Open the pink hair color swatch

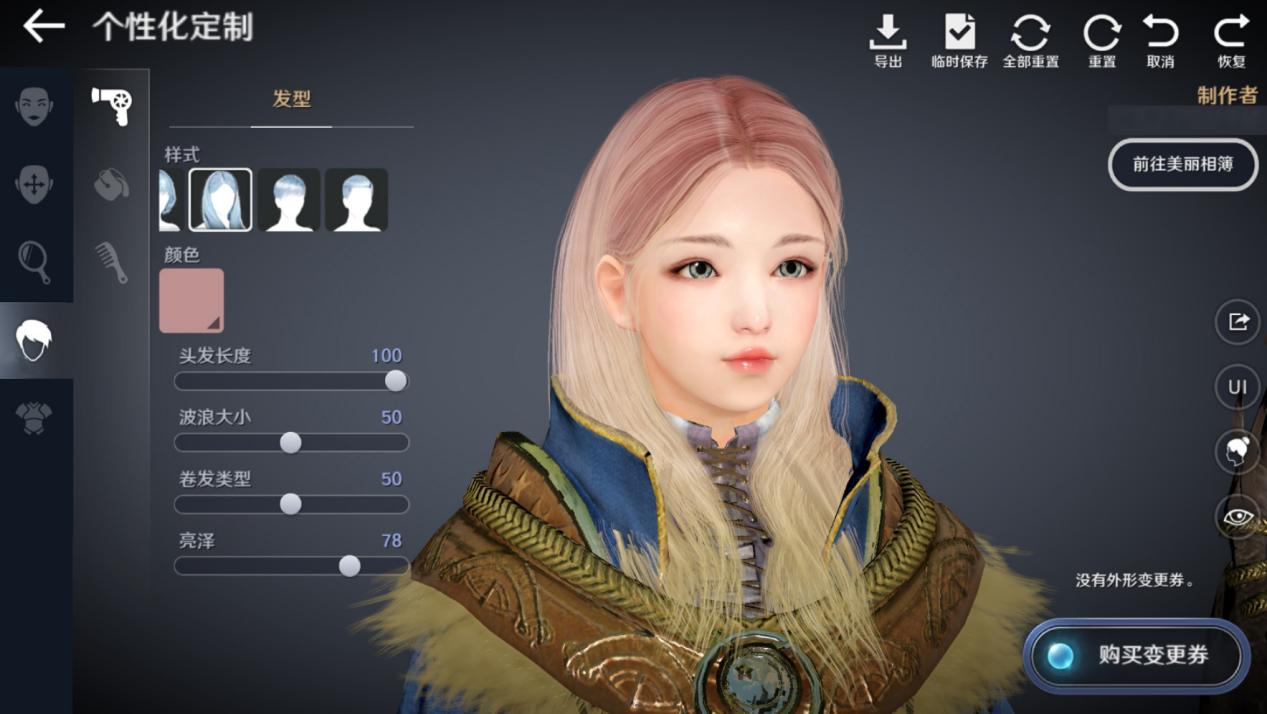[191, 300]
